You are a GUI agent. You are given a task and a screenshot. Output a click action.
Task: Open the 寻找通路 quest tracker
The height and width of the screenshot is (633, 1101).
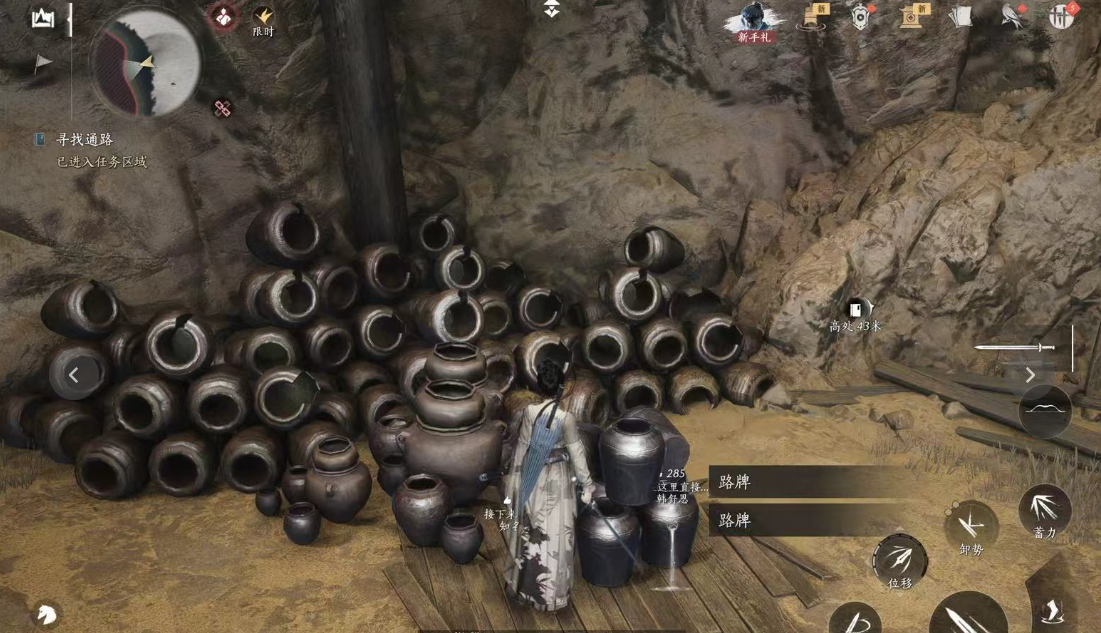click(84, 140)
